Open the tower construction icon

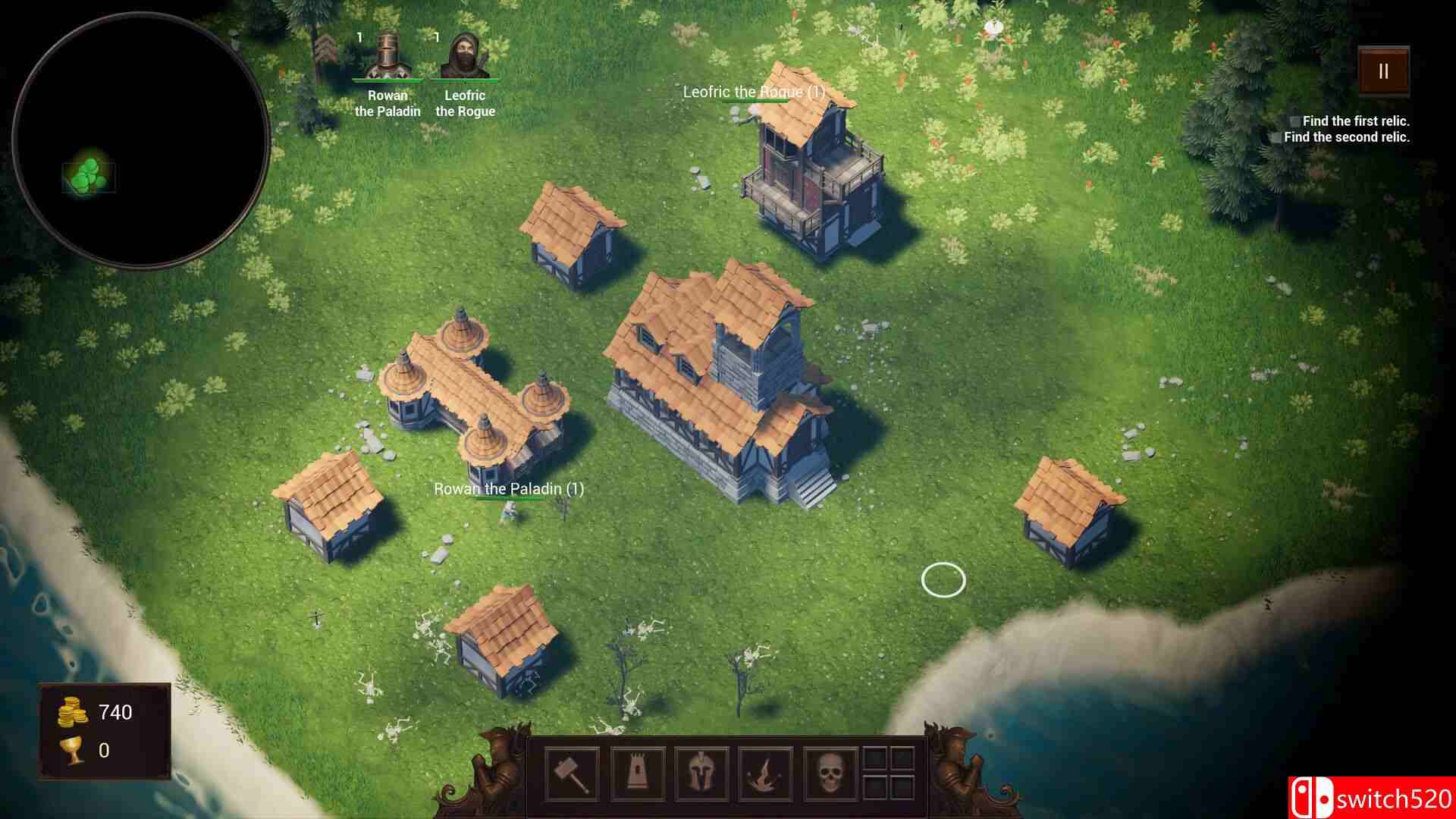[x=639, y=774]
